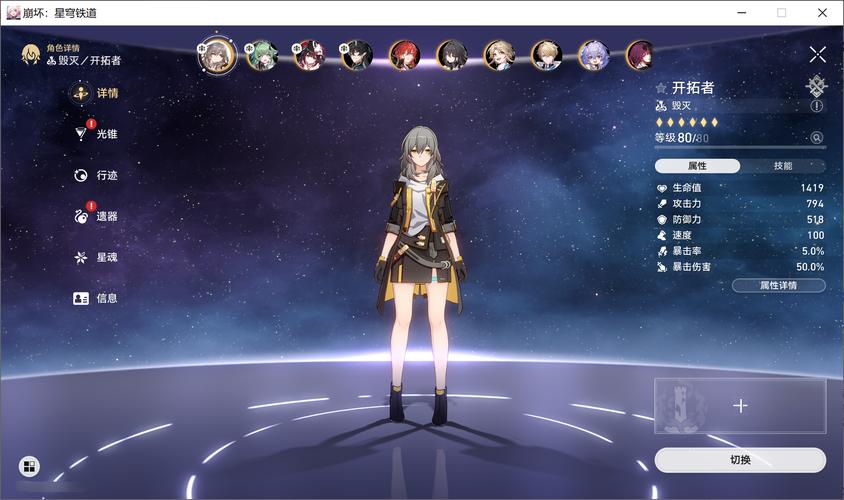Select the 属性 (Attributes) tab
The height and width of the screenshot is (500, 844).
pyautogui.click(x=698, y=166)
